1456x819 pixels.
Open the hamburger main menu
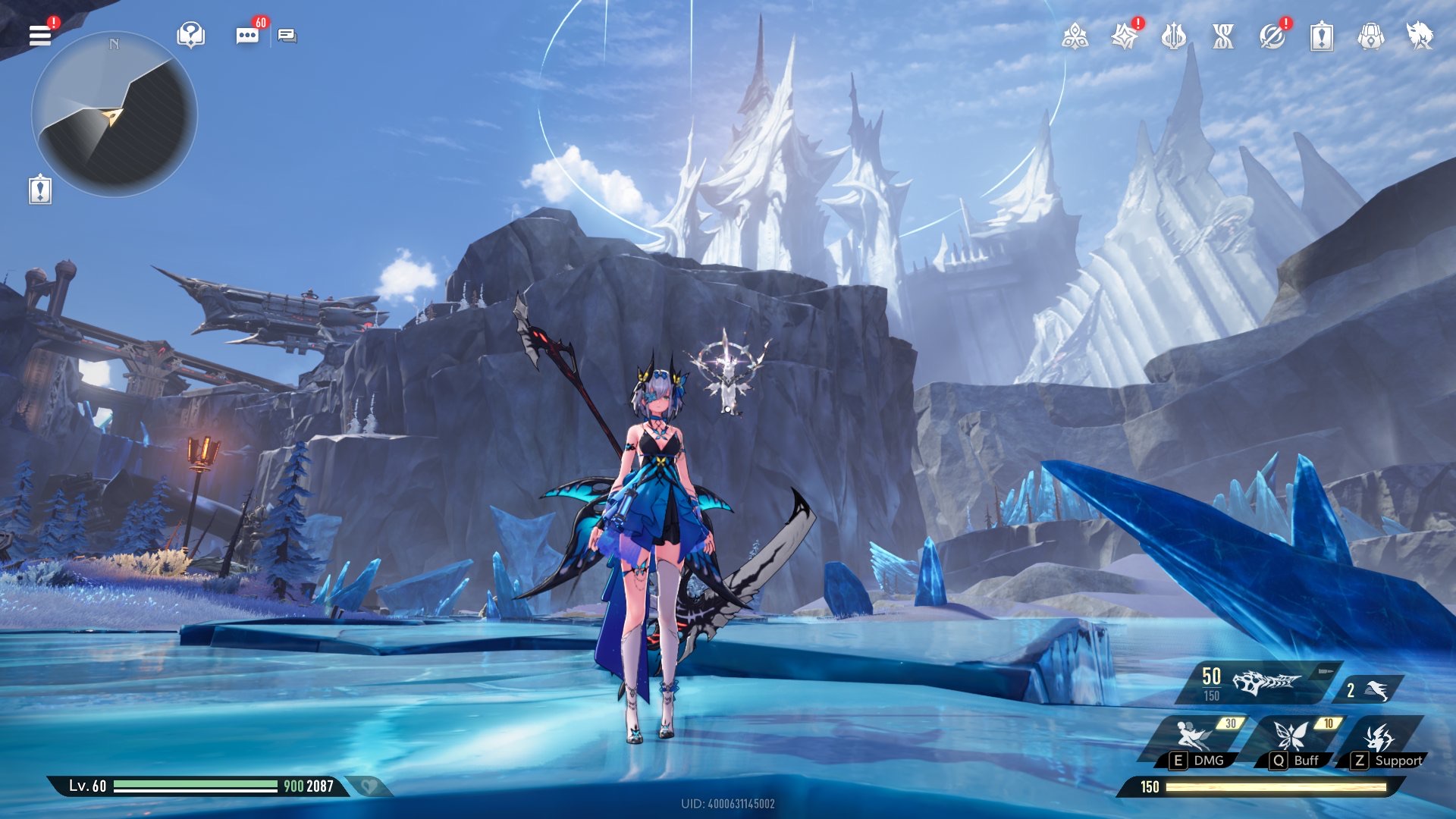point(40,35)
